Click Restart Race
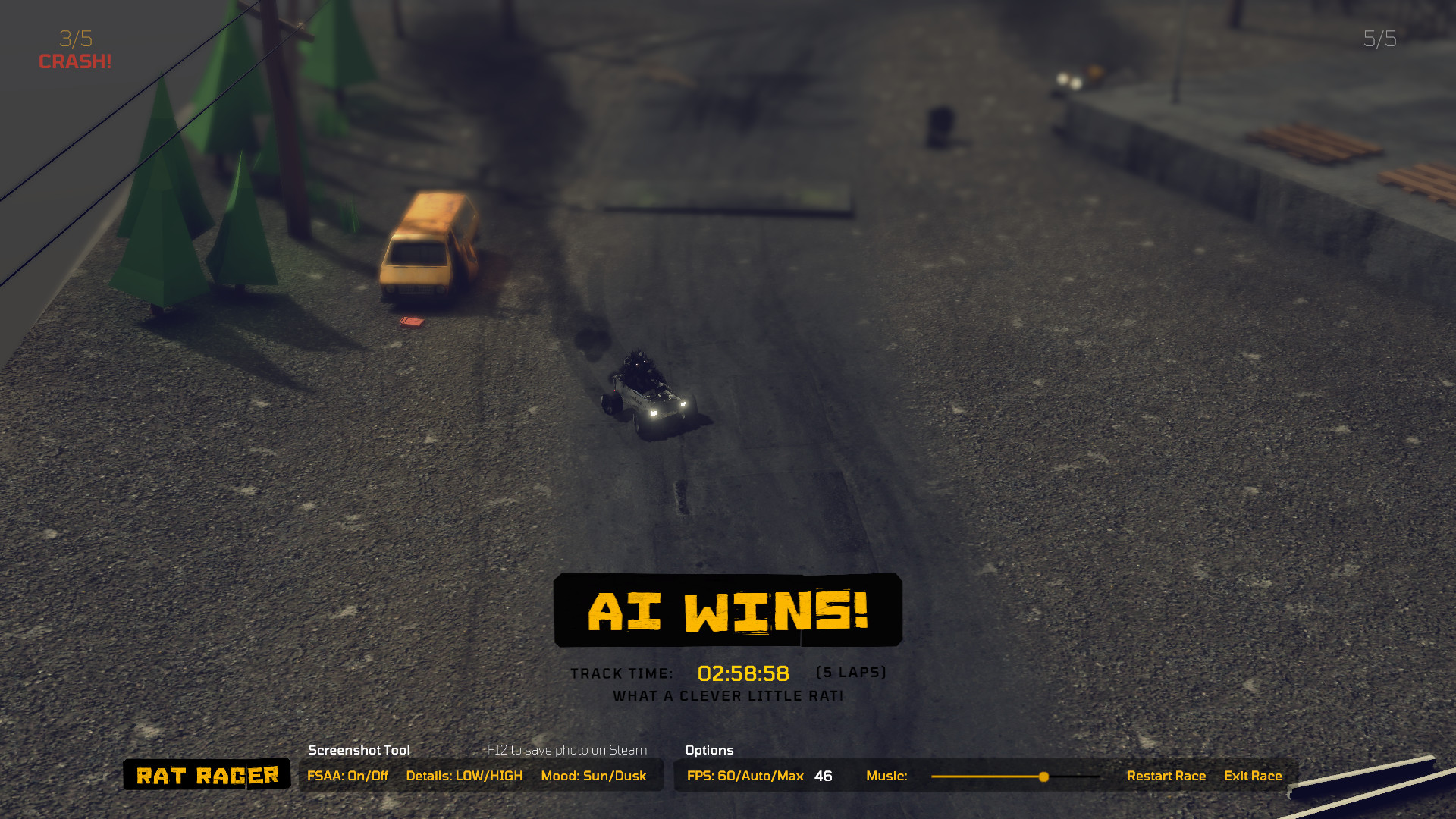This screenshot has width=1456, height=819. tap(1167, 776)
